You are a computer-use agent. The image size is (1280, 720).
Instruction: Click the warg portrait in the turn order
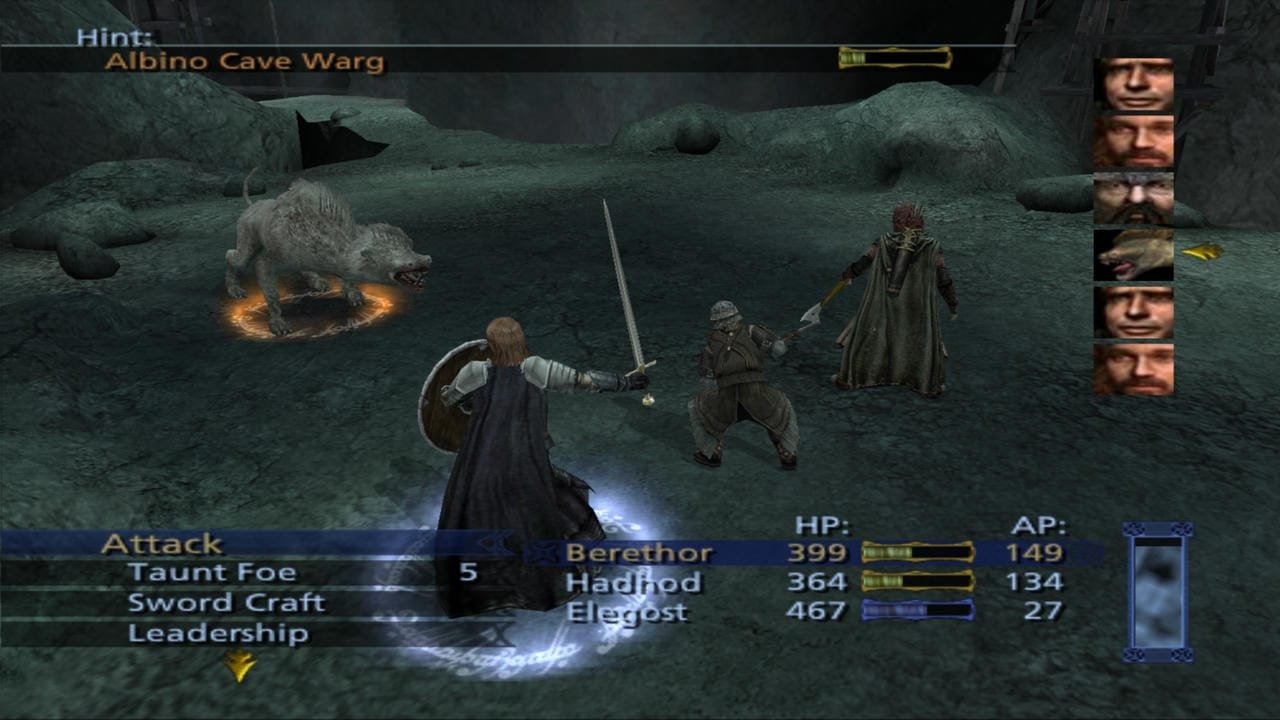tap(1133, 255)
